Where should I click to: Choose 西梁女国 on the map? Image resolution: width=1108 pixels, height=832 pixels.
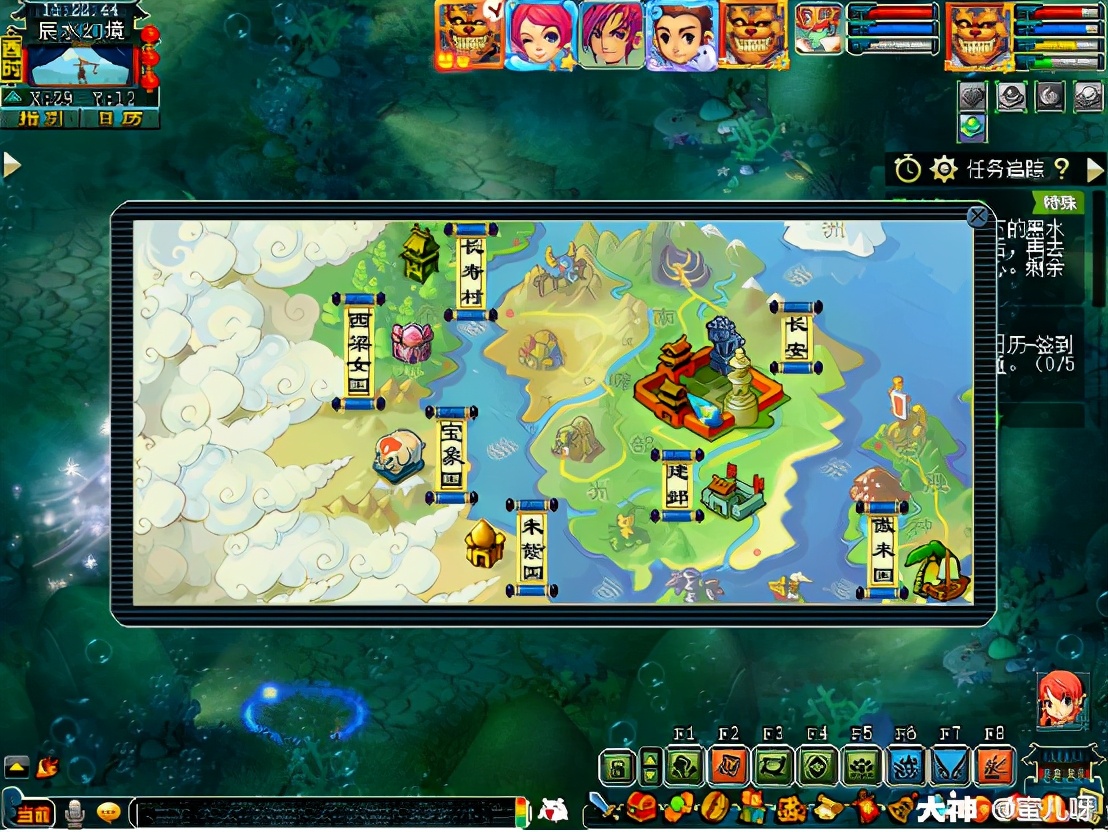pyautogui.click(x=359, y=351)
